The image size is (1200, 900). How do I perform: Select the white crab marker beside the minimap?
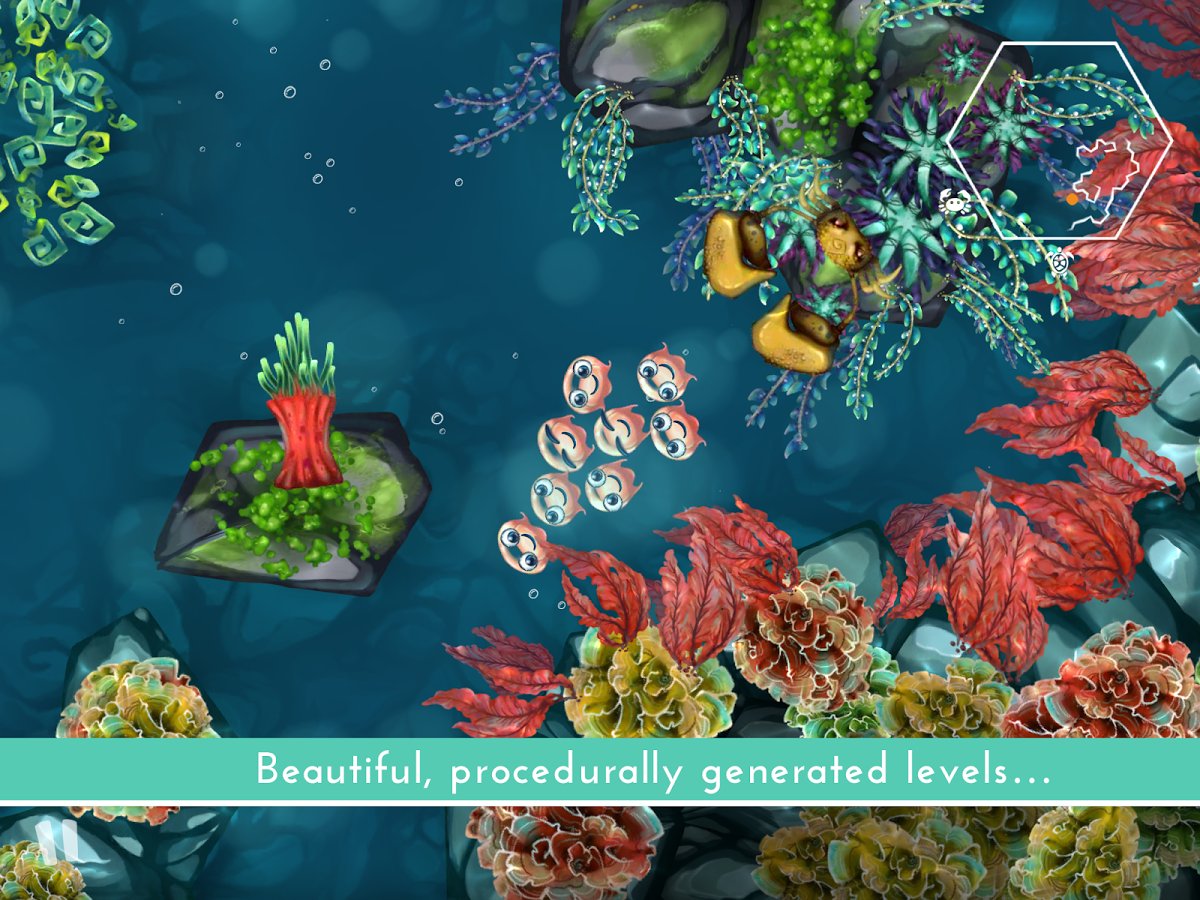coord(955,203)
